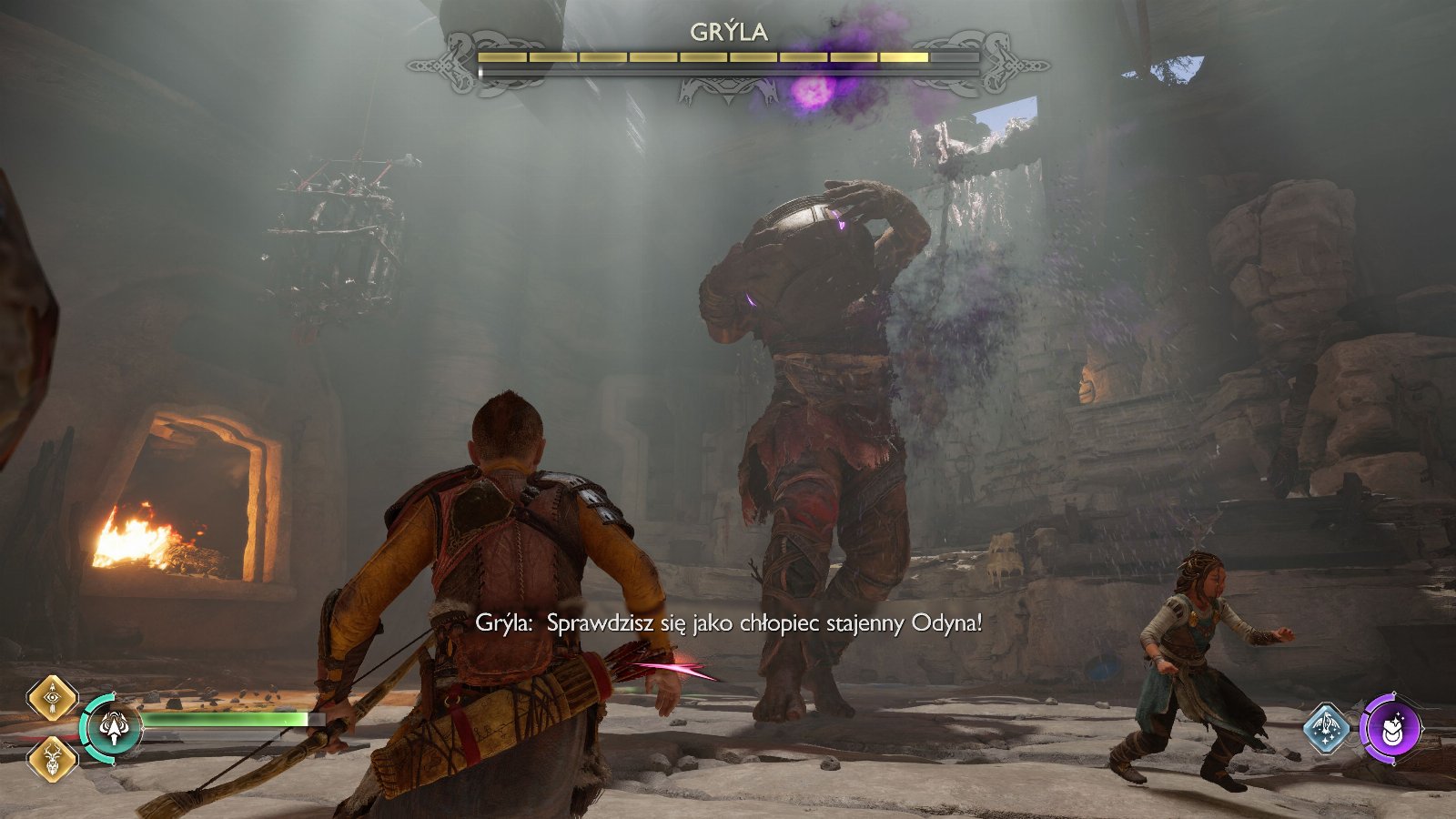Activate the purple companion pouch icon
The image size is (1456, 819).
pos(1390,728)
